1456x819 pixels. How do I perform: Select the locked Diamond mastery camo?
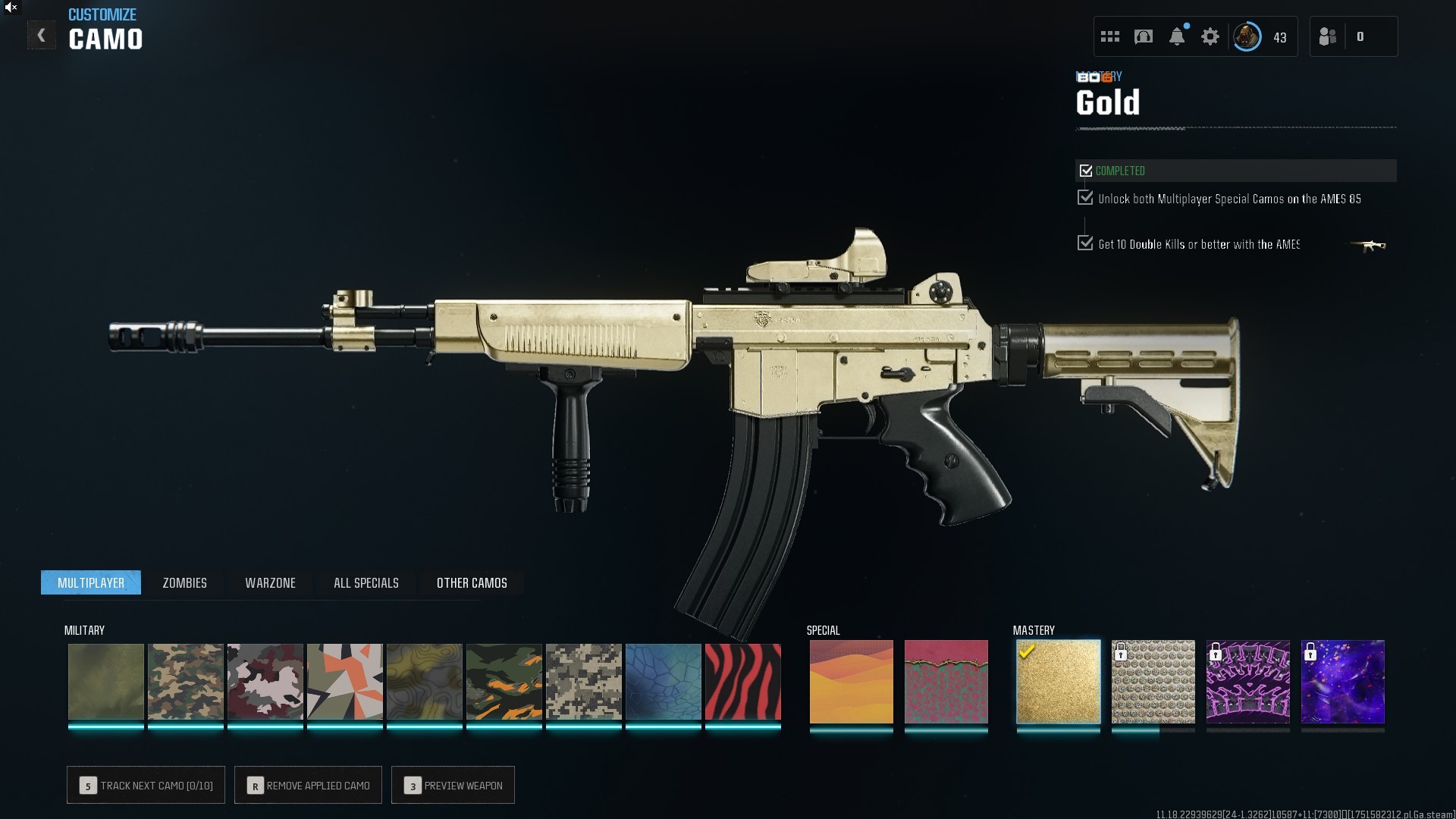click(1153, 682)
